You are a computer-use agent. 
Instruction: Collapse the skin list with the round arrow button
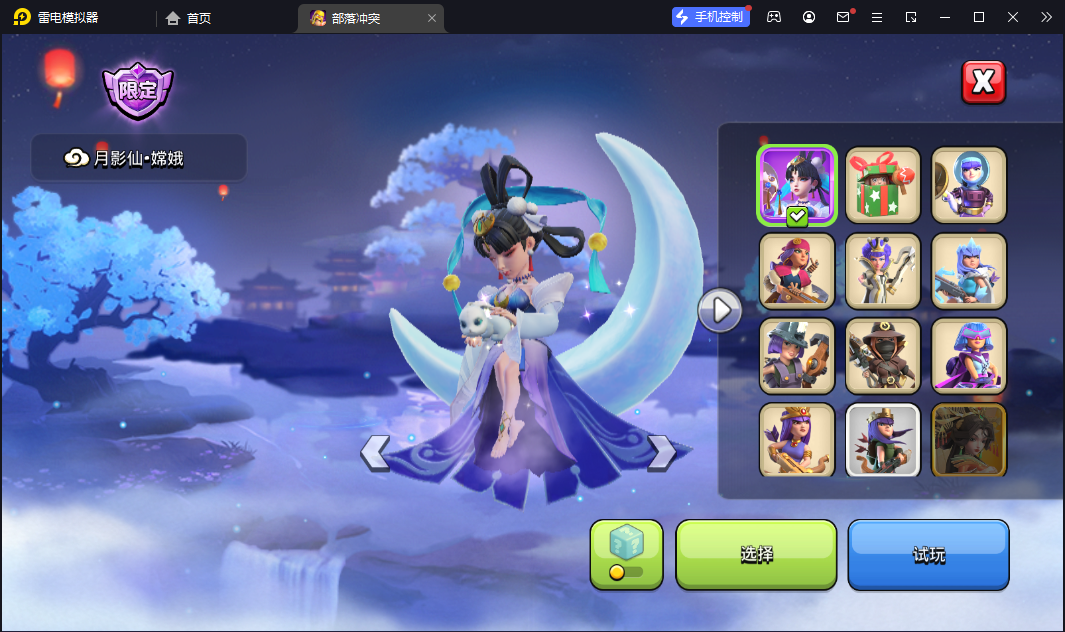719,310
